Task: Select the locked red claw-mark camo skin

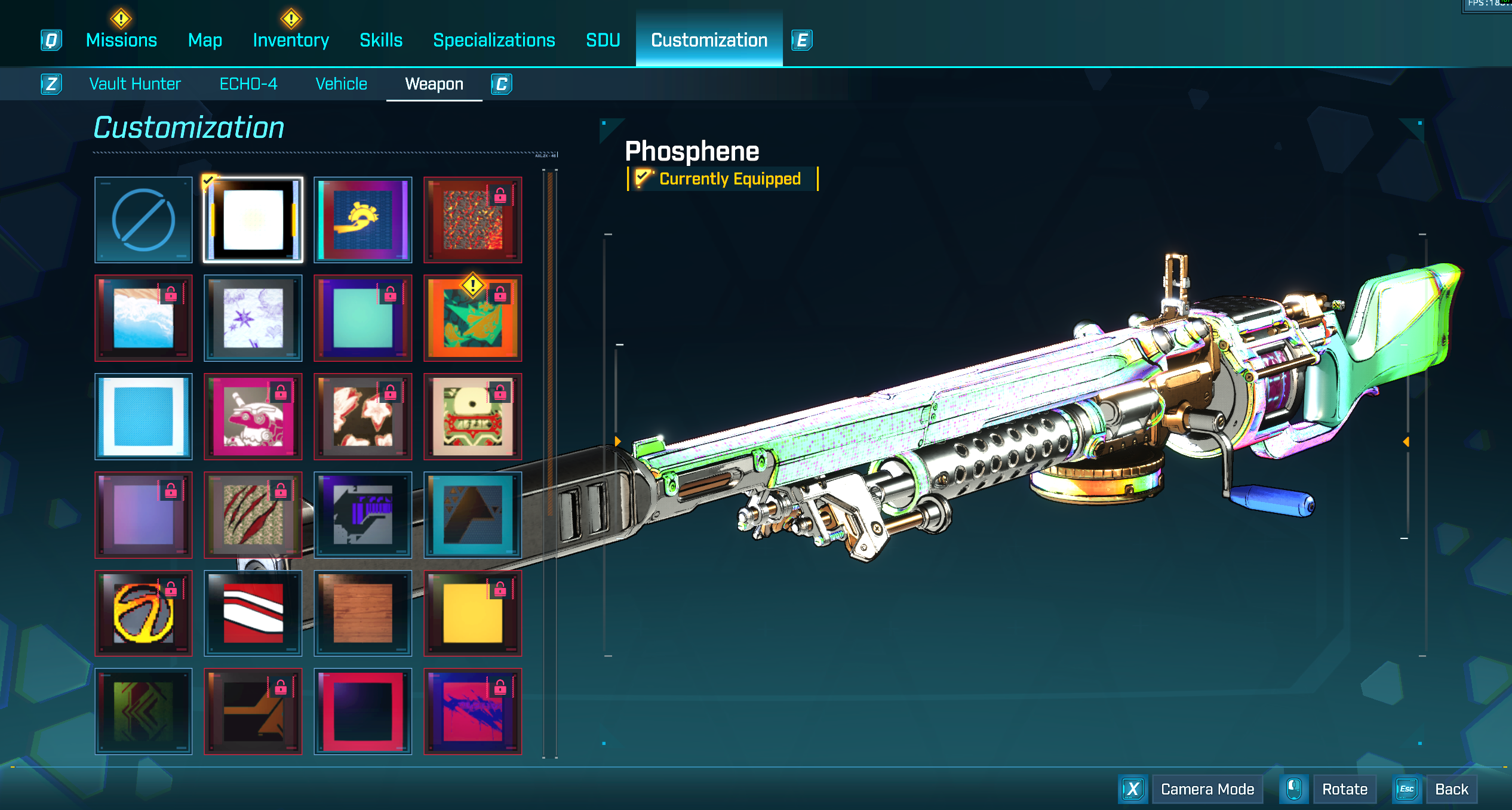Action: point(253,515)
